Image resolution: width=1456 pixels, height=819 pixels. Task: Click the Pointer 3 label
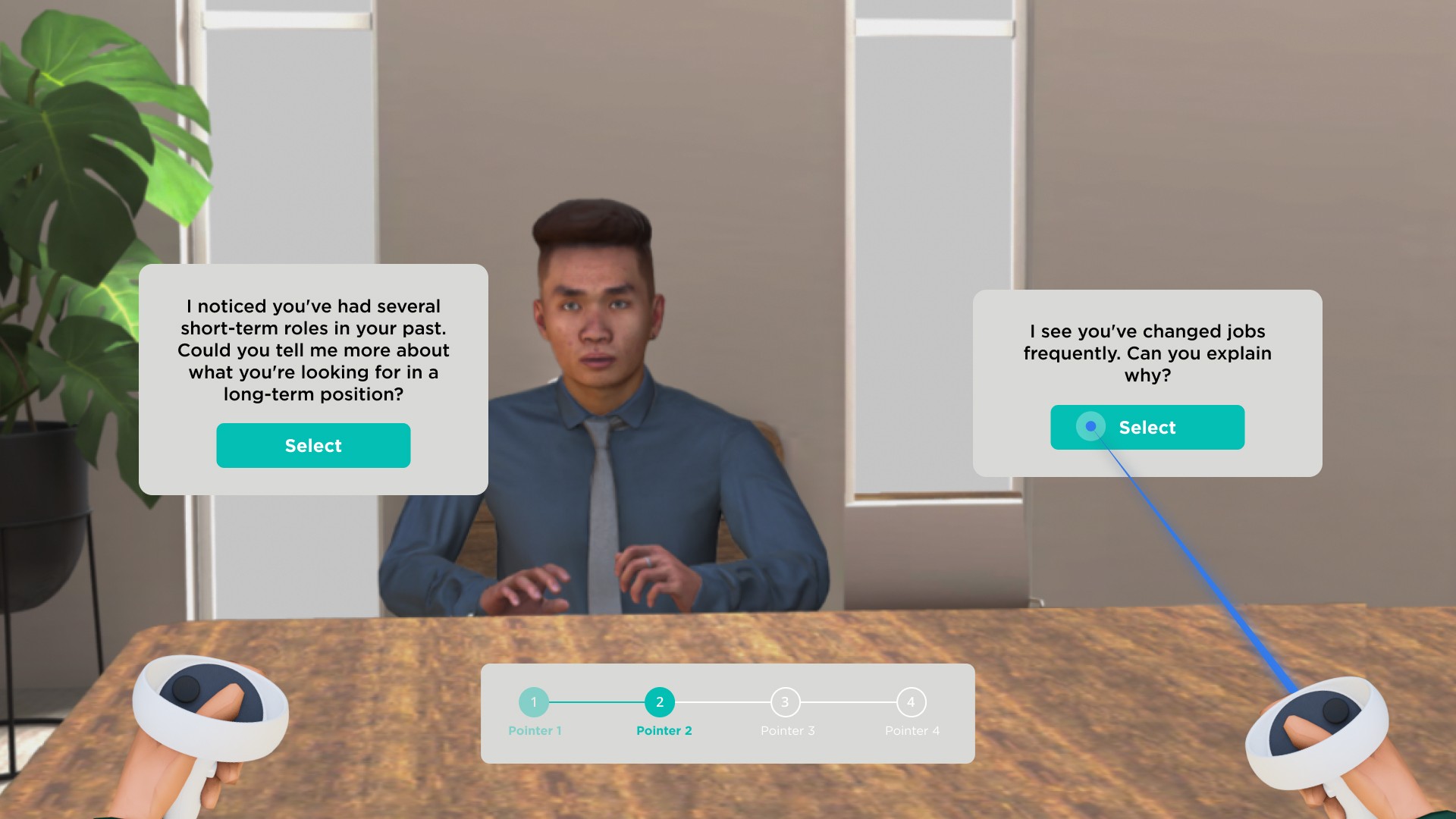click(x=787, y=731)
